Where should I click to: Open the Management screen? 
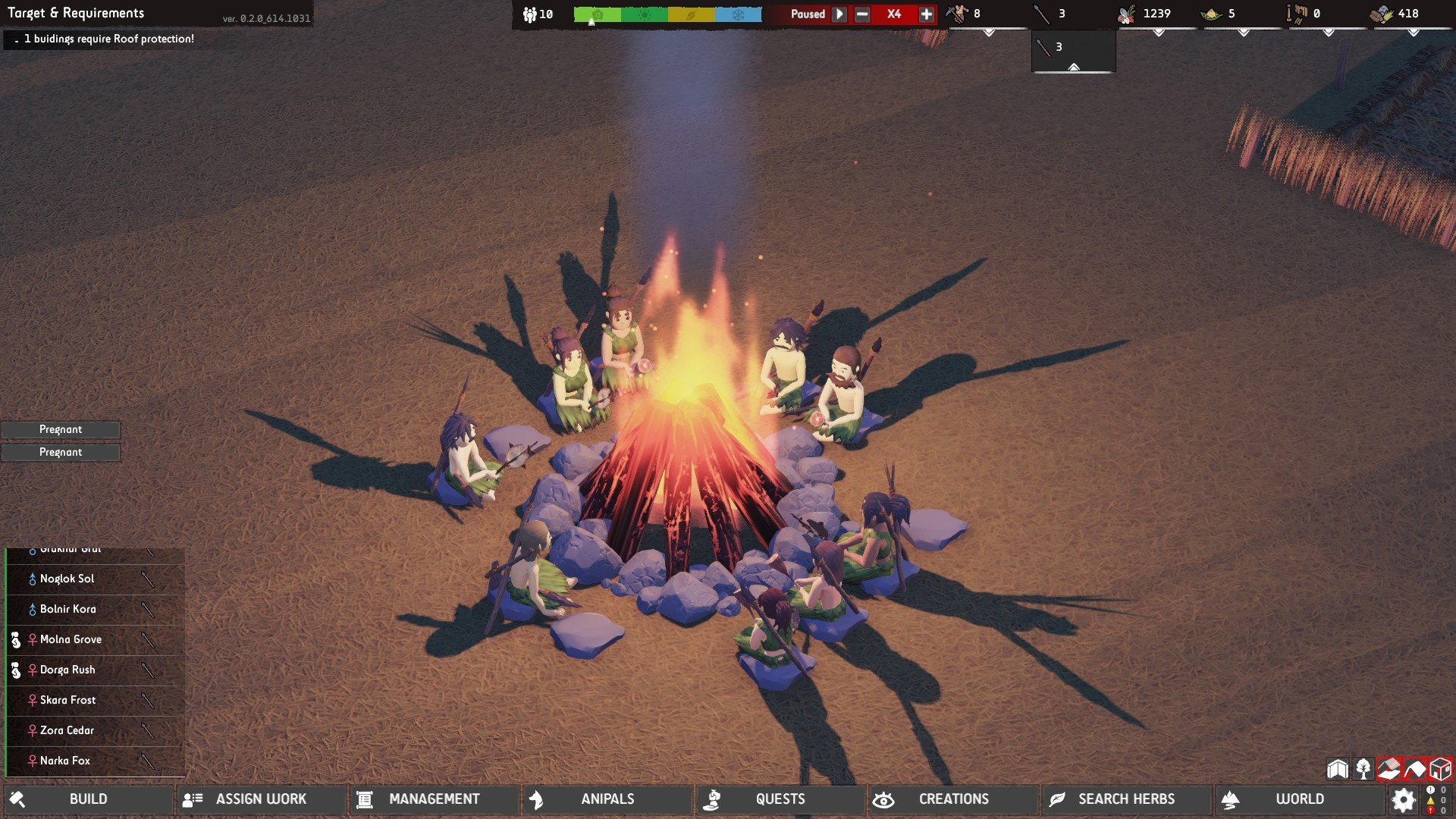[434, 799]
